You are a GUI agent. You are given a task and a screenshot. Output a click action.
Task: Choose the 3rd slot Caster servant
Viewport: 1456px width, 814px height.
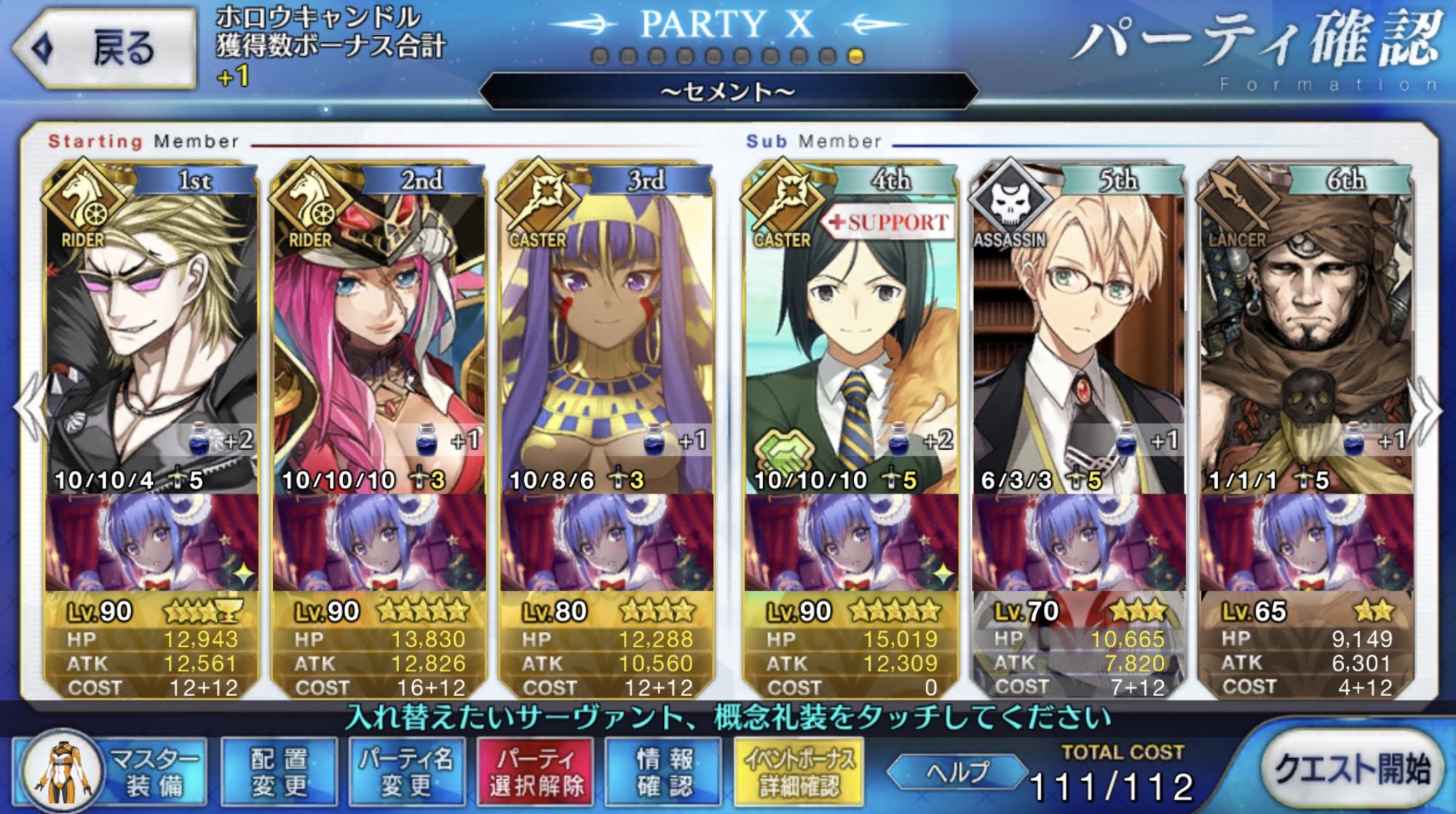606,328
